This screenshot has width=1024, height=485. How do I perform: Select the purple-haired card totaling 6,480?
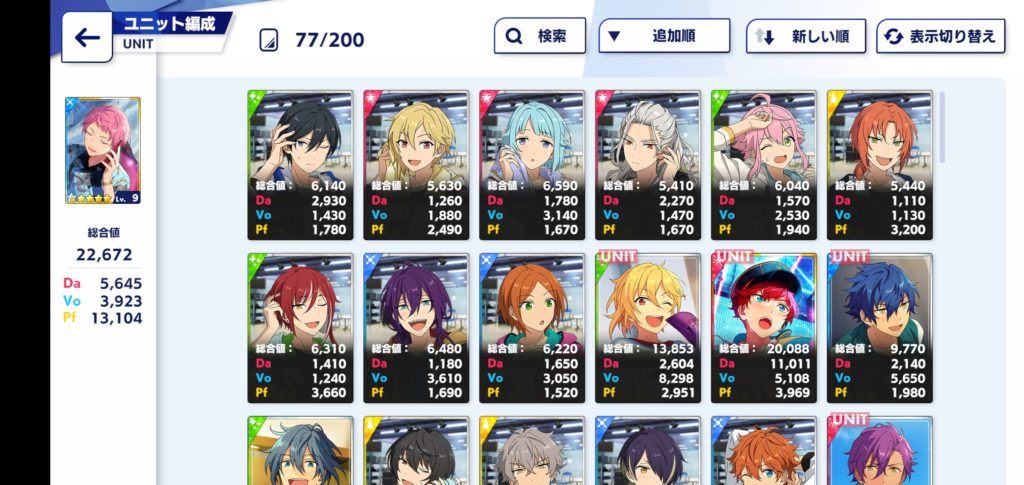coord(416,328)
